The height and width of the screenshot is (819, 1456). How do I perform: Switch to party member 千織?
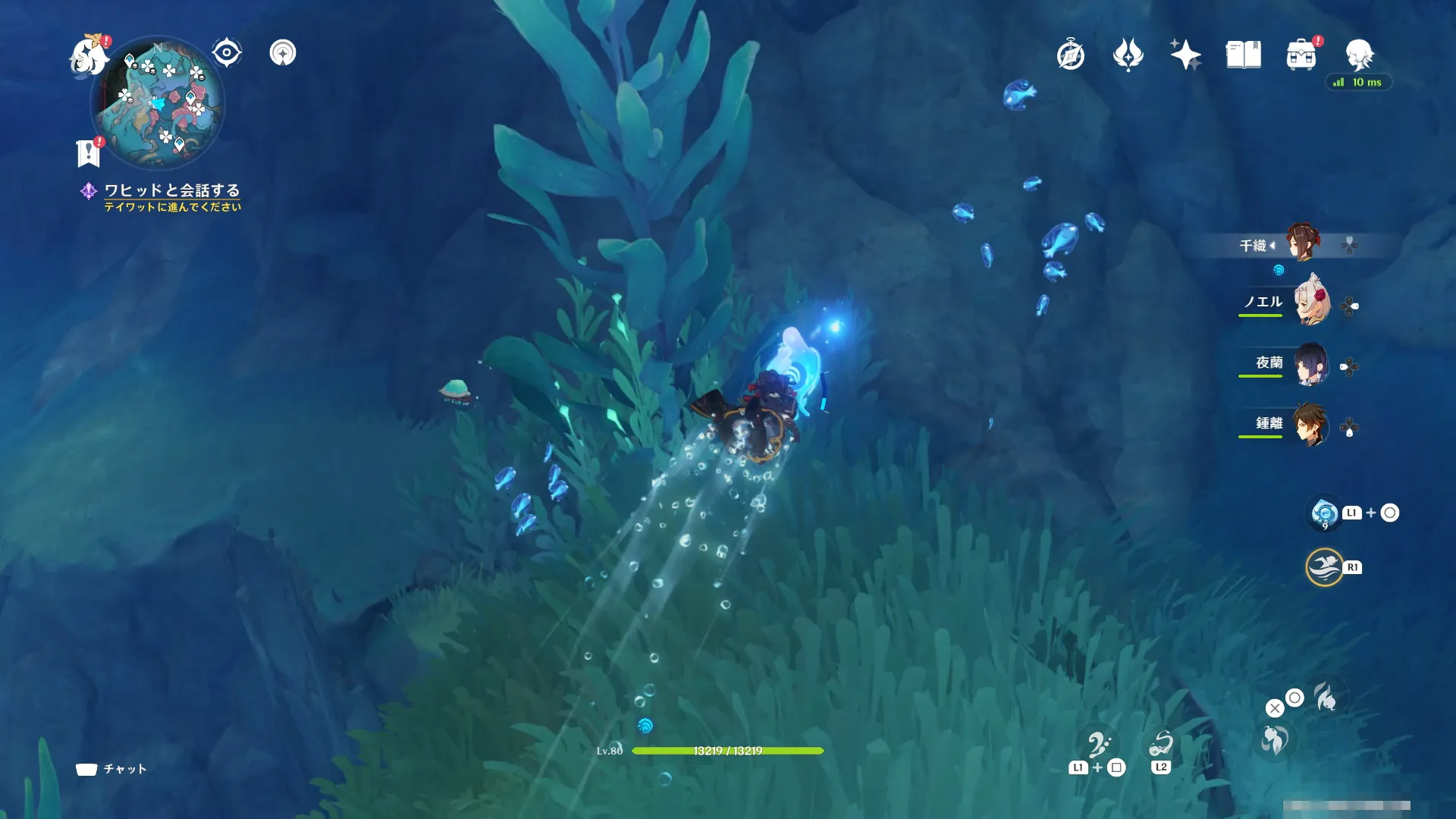coord(1302,243)
